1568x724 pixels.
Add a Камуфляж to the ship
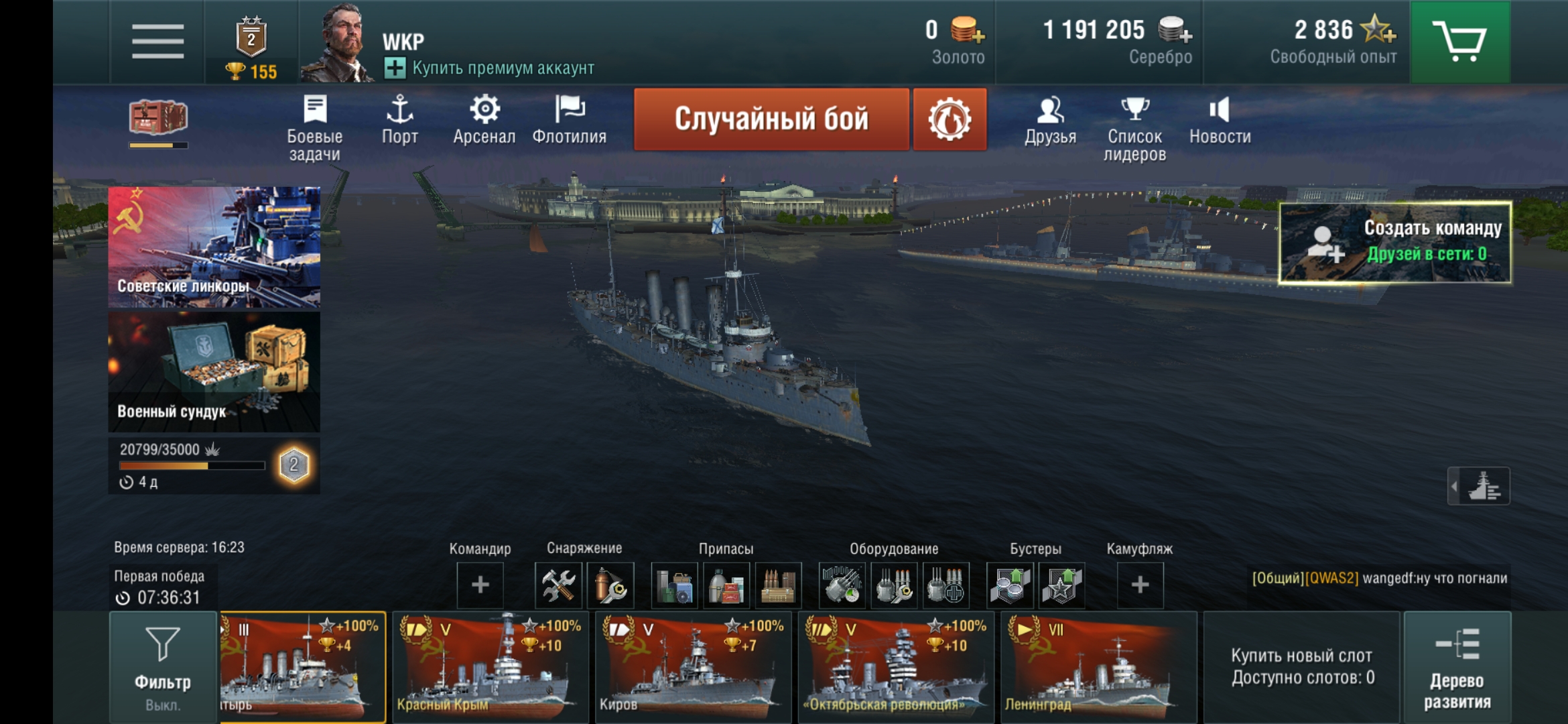pyautogui.click(x=1140, y=585)
